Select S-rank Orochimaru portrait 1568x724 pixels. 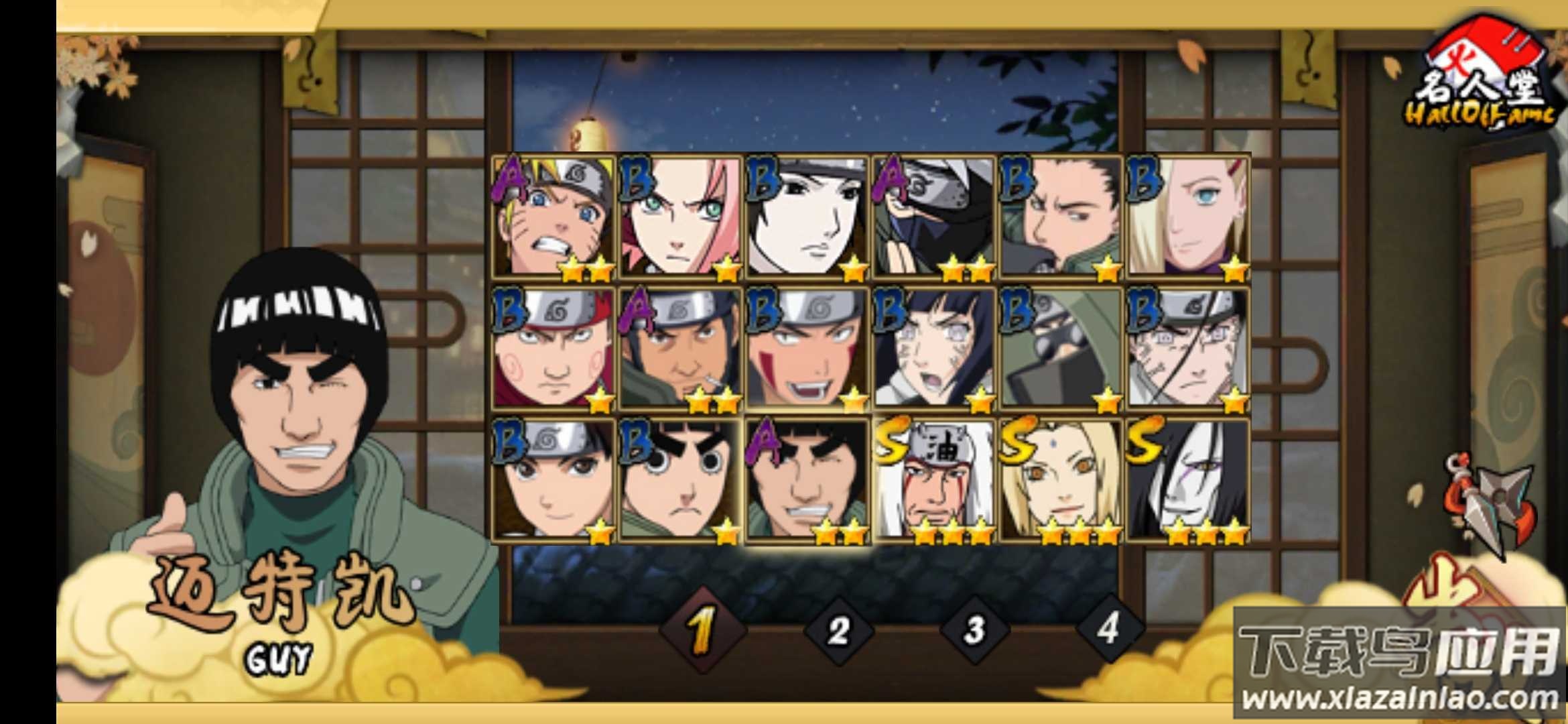coord(1188,480)
